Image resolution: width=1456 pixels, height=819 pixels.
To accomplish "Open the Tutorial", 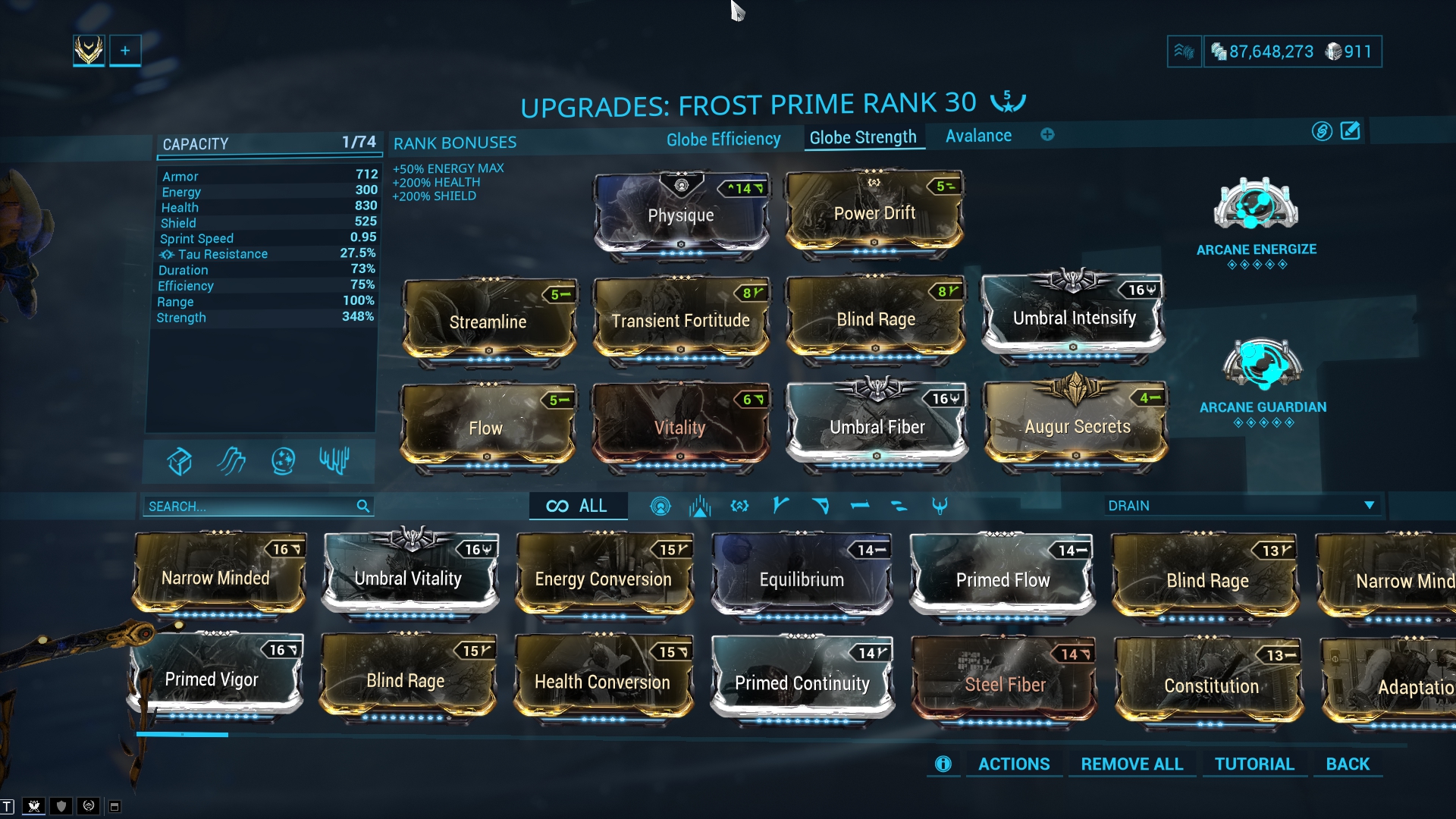I will (x=1254, y=764).
